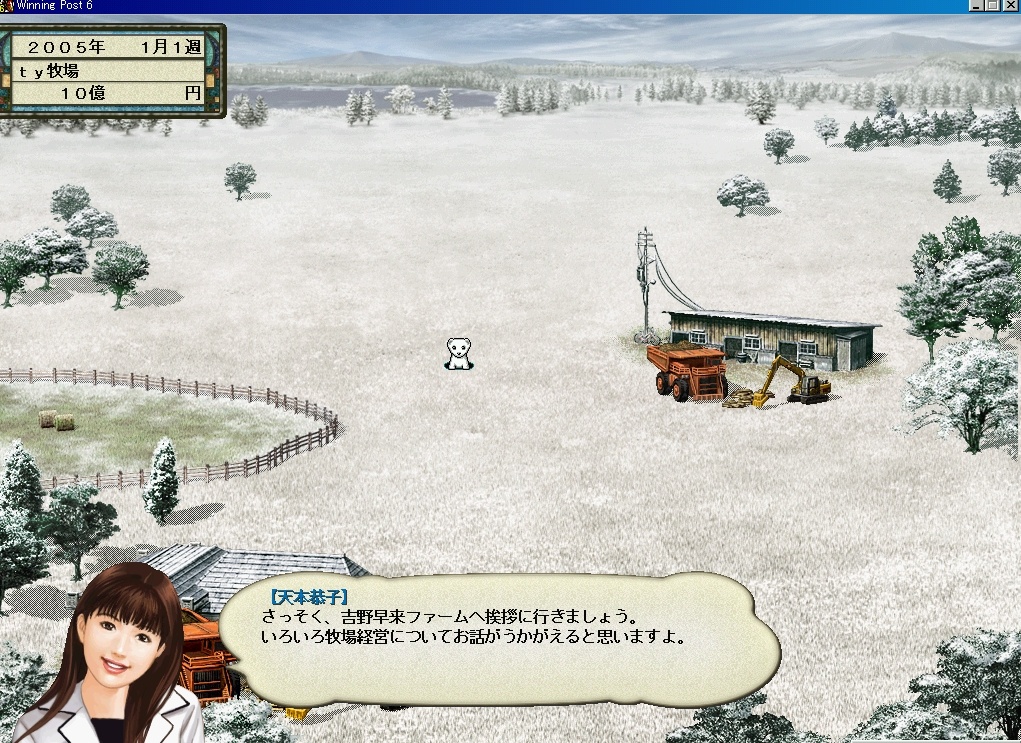This screenshot has height=743, width=1021.
Task: Close the Winning Post 6 window
Action: coord(1011,6)
